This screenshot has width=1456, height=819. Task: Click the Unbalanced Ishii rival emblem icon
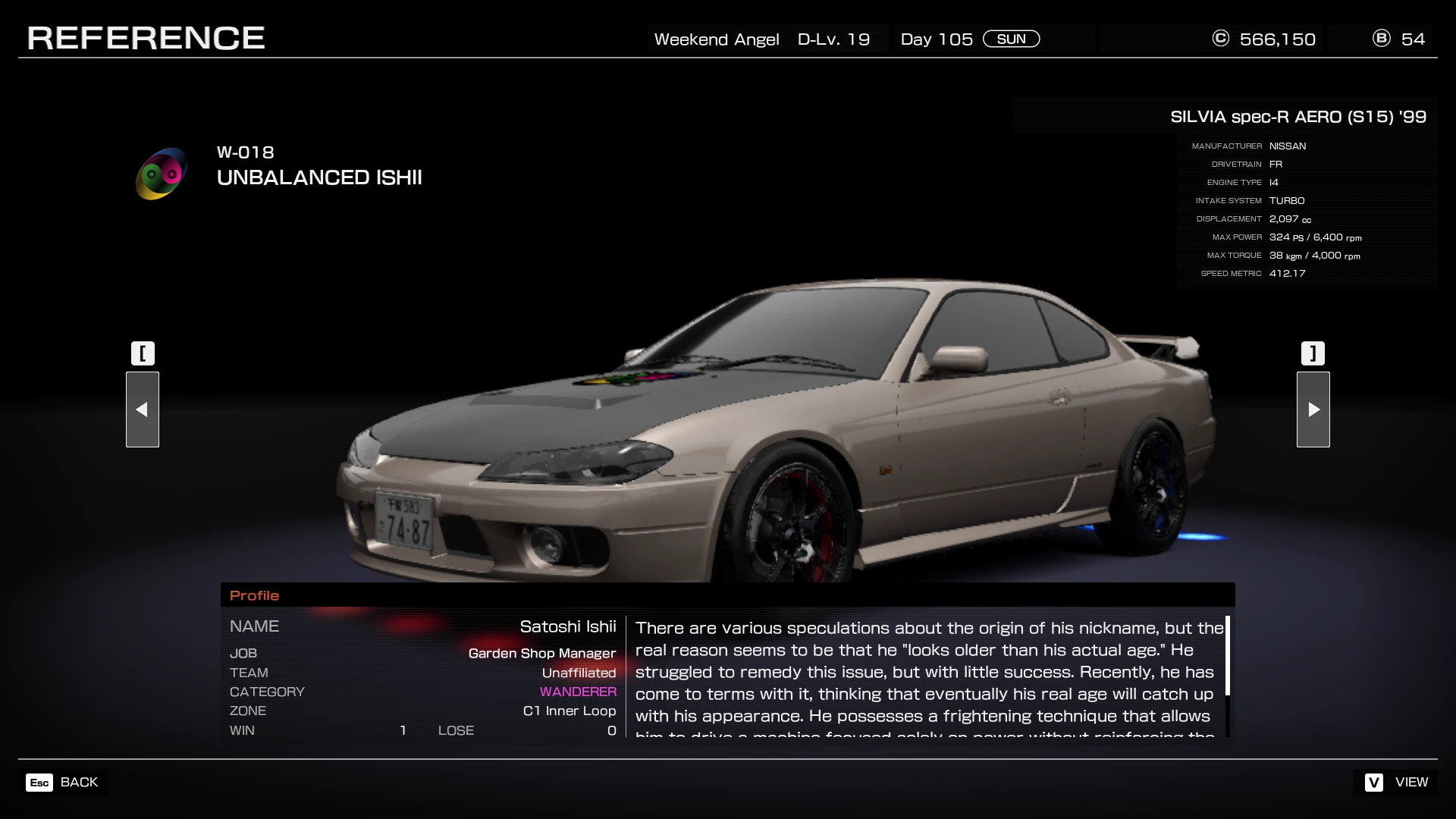coord(160,173)
